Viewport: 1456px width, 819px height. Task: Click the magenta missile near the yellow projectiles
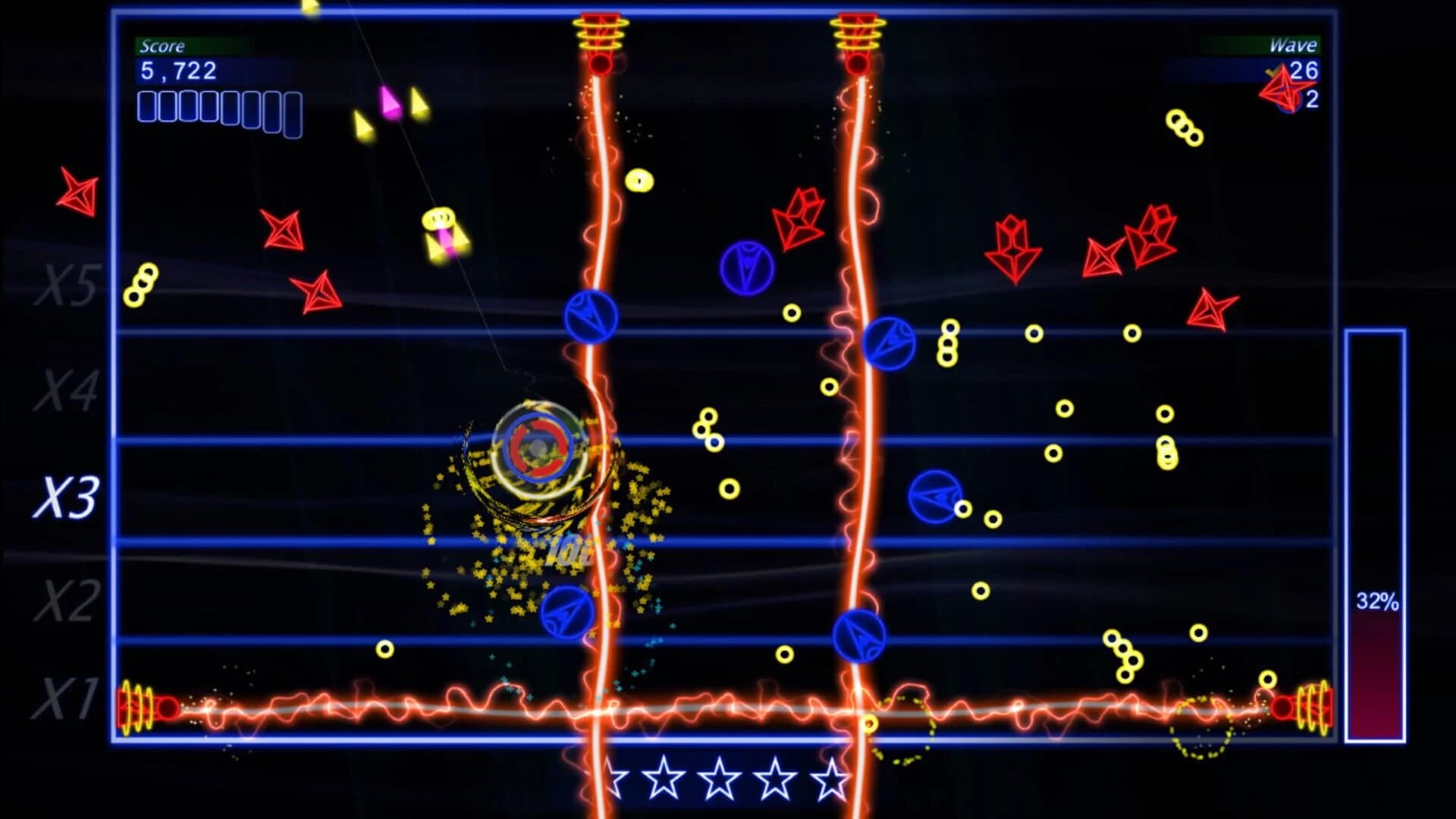[x=388, y=102]
